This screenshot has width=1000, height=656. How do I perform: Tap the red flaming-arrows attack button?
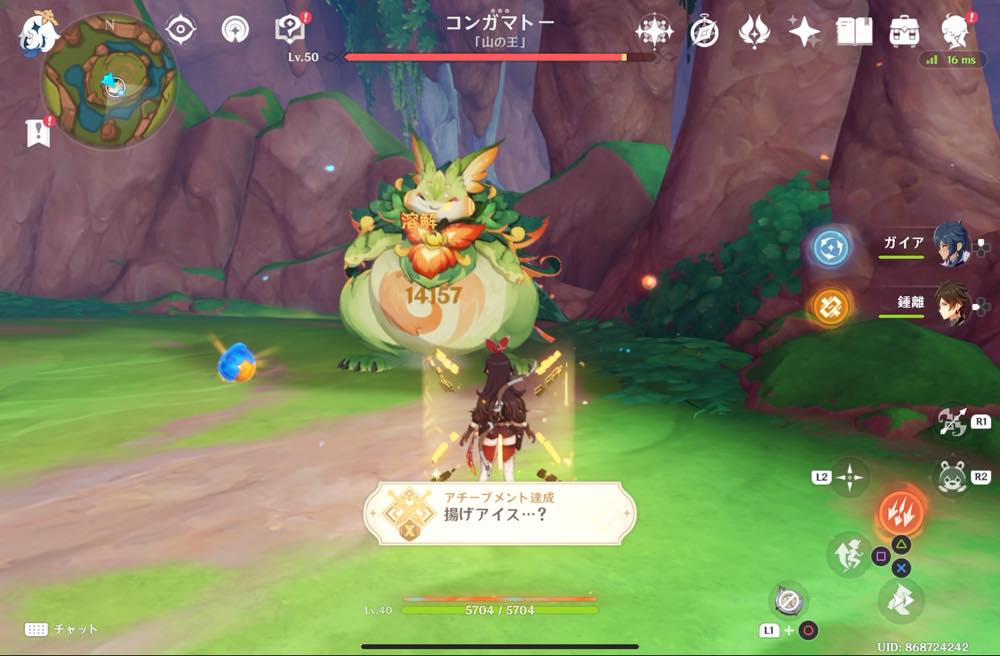tap(901, 513)
